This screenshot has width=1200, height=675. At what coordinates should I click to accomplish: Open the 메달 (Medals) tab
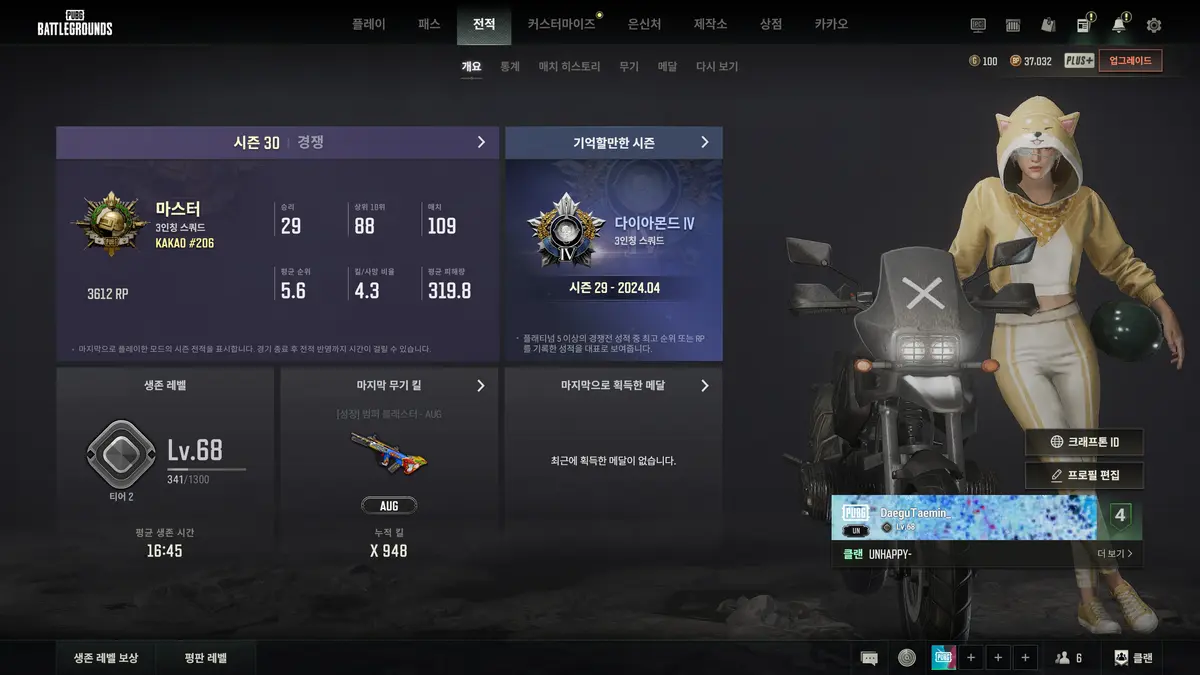[667, 66]
